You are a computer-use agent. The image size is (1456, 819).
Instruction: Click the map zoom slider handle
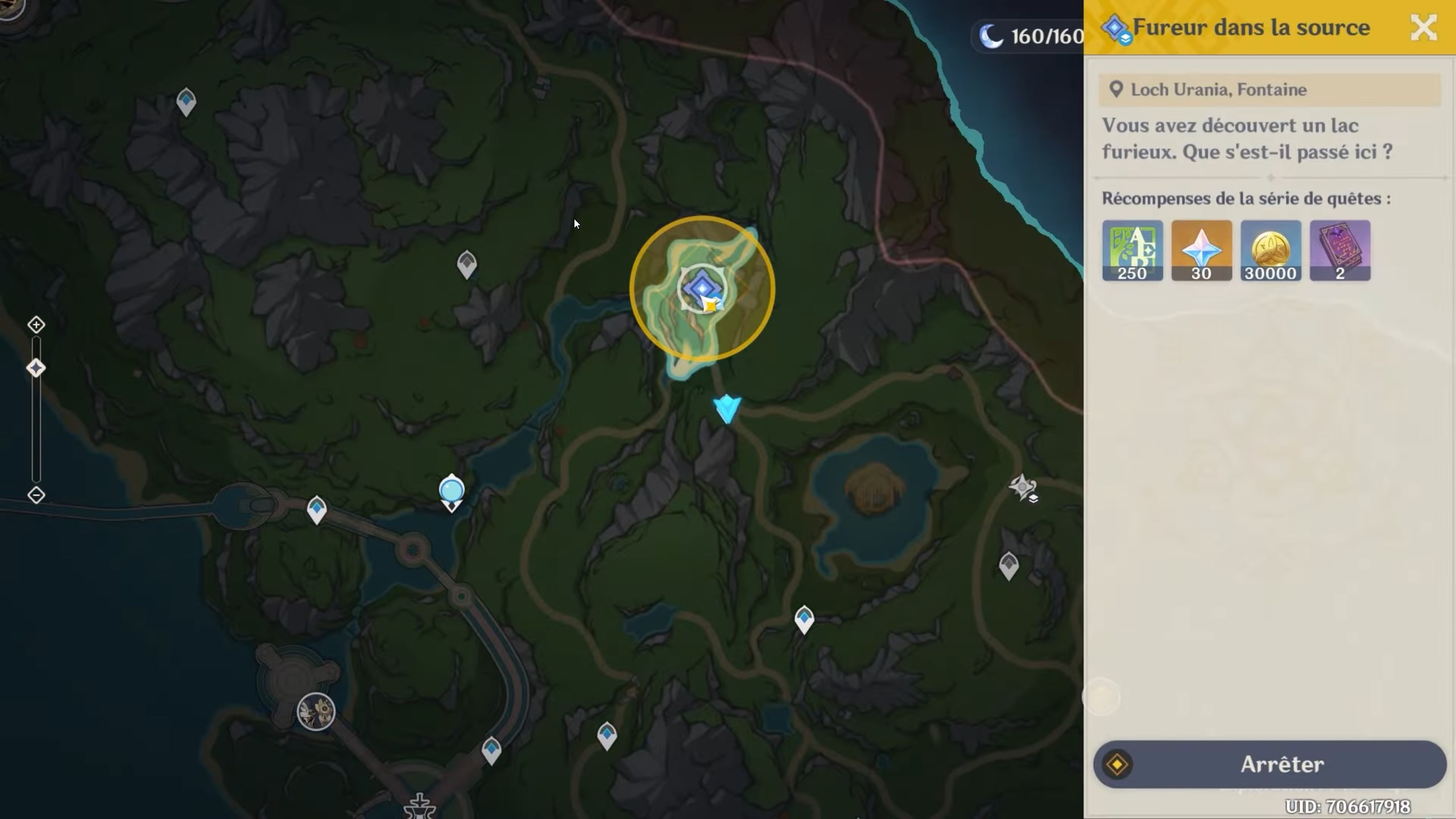36,368
